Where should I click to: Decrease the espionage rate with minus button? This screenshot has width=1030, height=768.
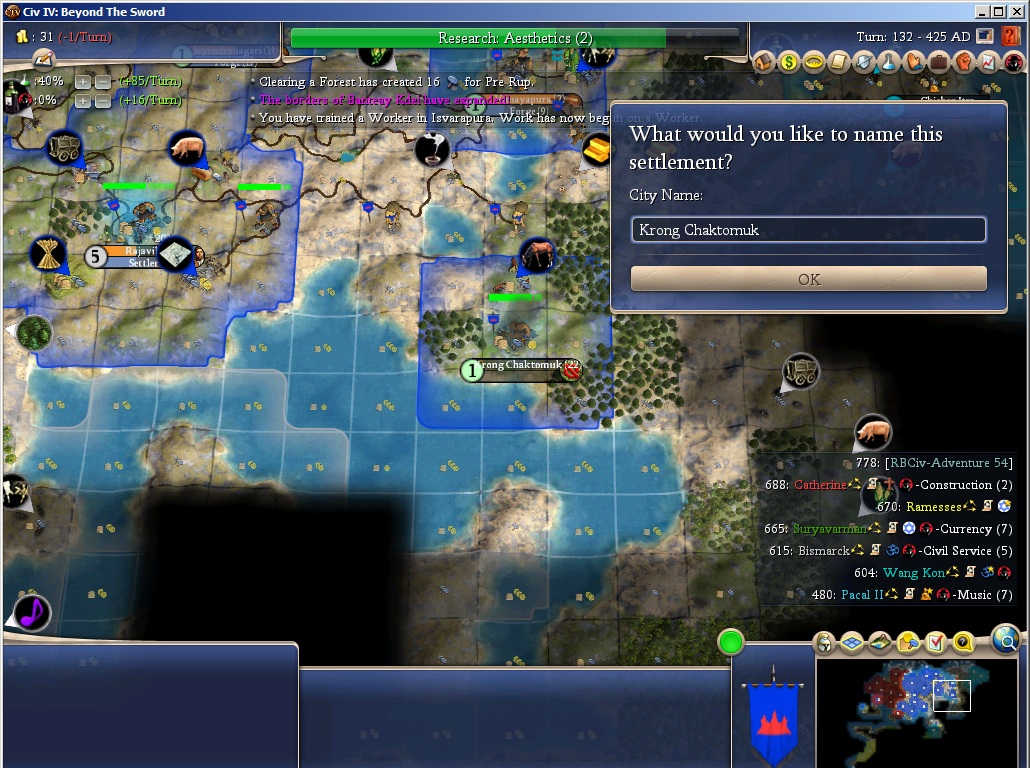tap(102, 101)
